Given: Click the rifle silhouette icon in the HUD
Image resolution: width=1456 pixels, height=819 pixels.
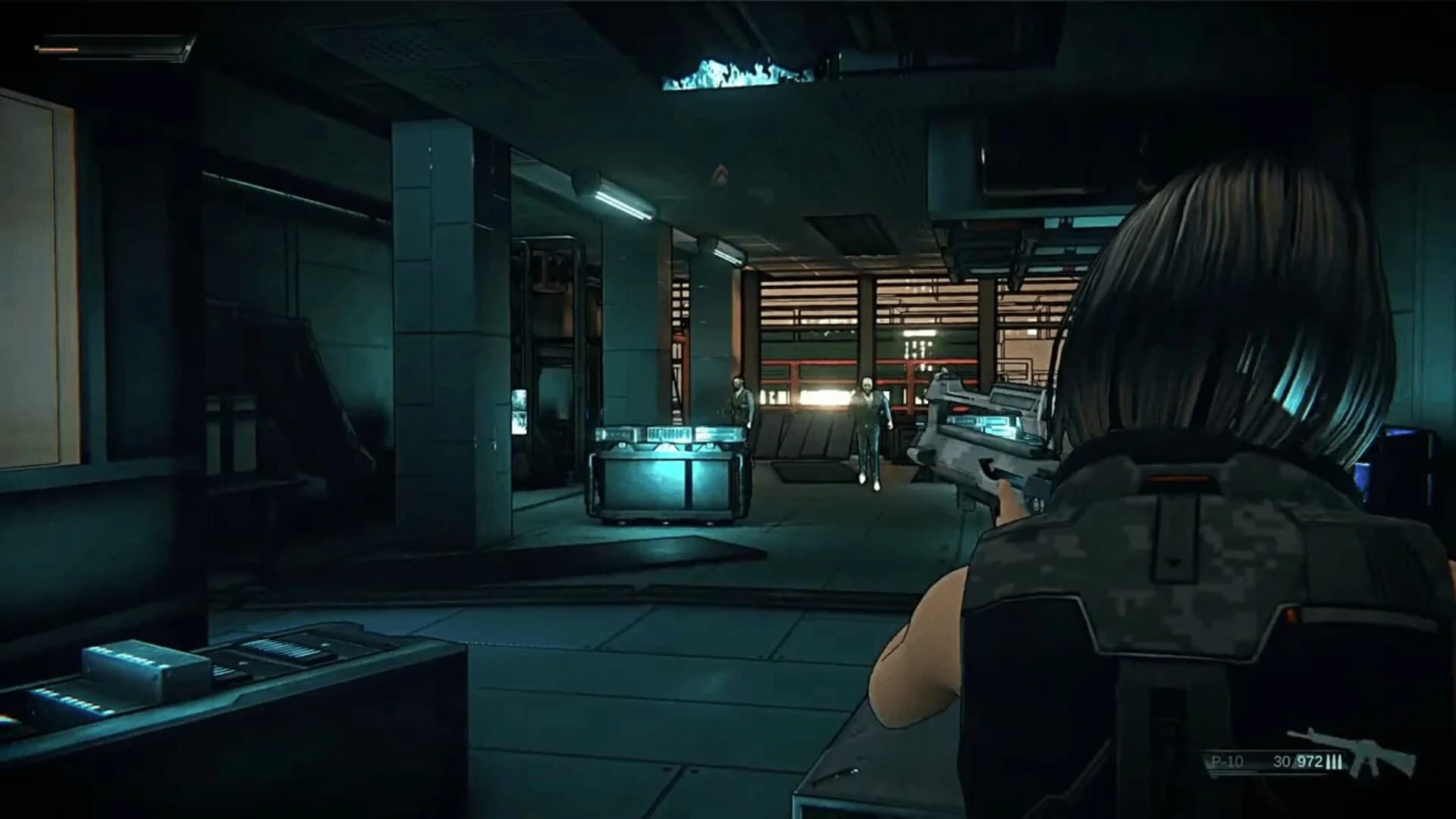Looking at the screenshot, I should pos(1370,751).
